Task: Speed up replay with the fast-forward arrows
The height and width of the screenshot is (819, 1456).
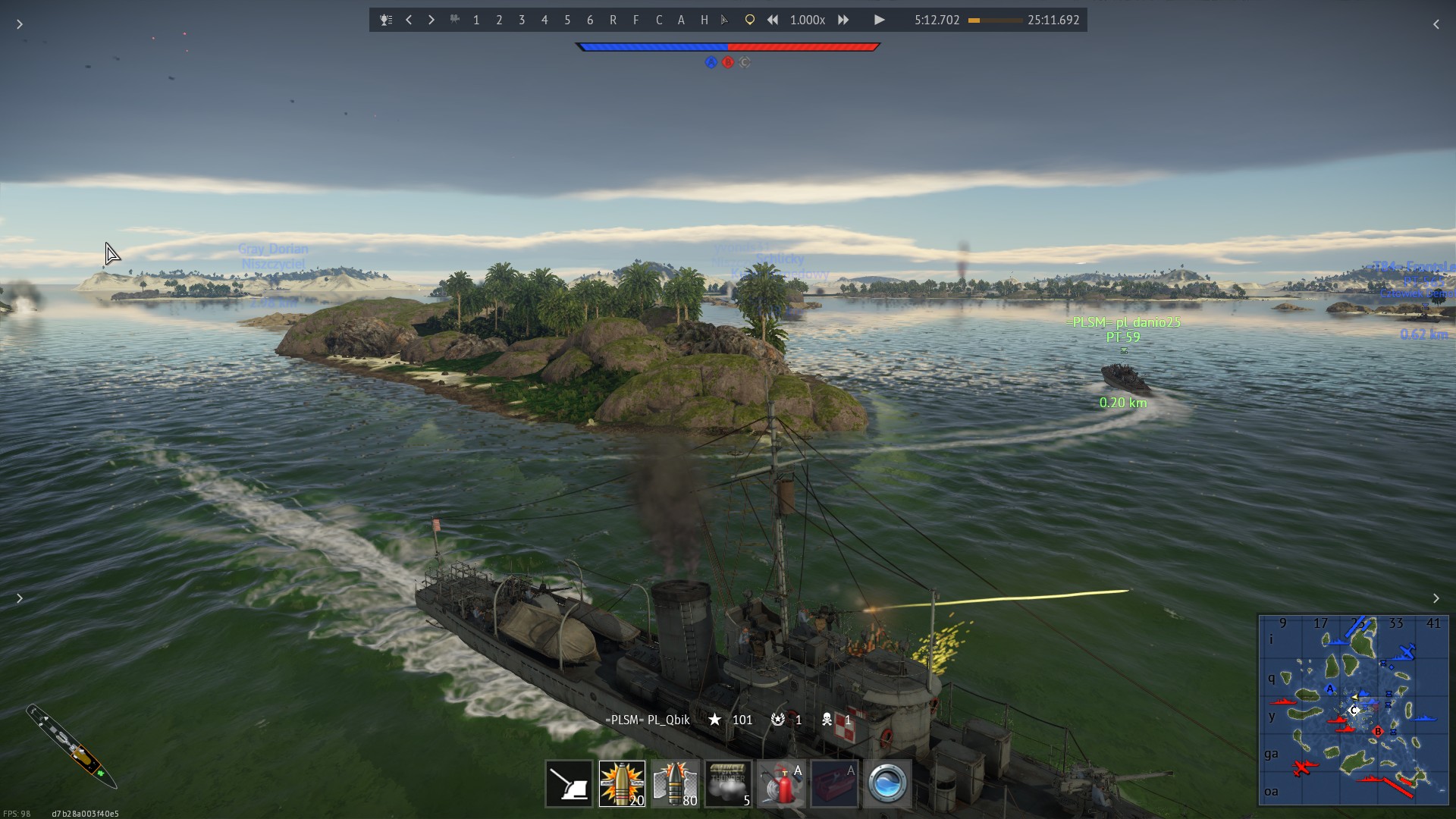Action: (843, 20)
